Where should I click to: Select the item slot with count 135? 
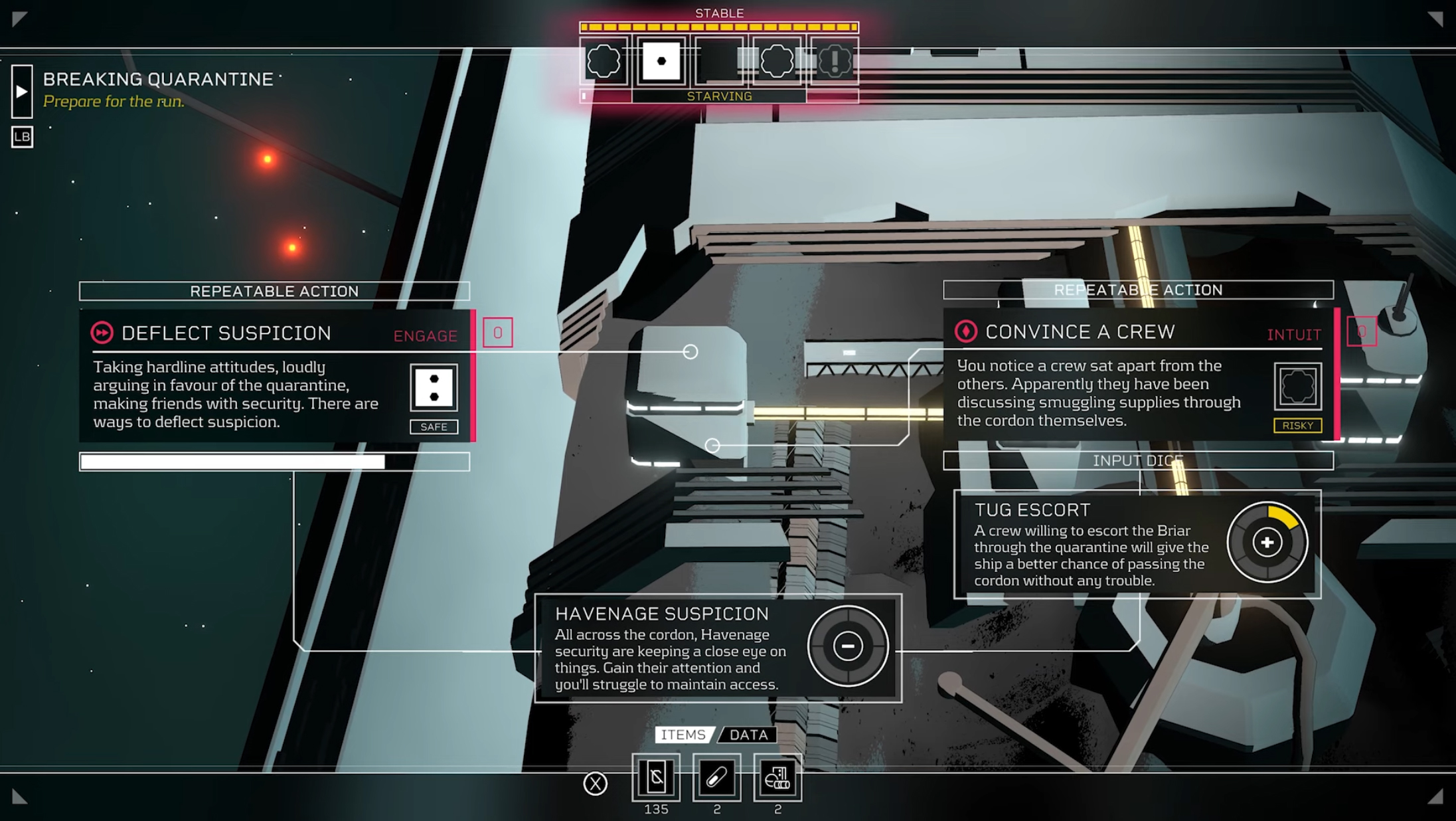[x=656, y=778]
